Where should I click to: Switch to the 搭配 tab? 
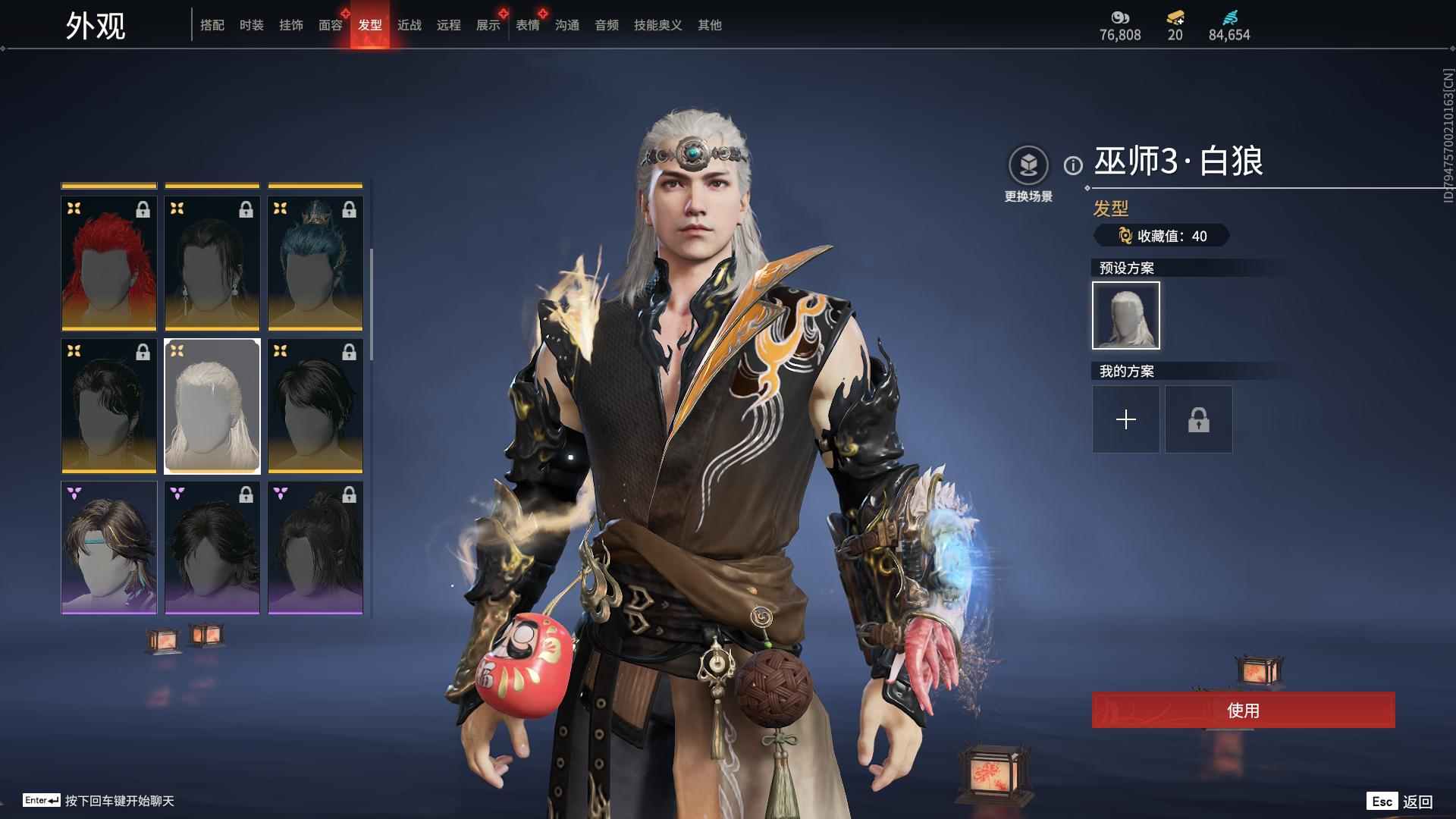(212, 25)
